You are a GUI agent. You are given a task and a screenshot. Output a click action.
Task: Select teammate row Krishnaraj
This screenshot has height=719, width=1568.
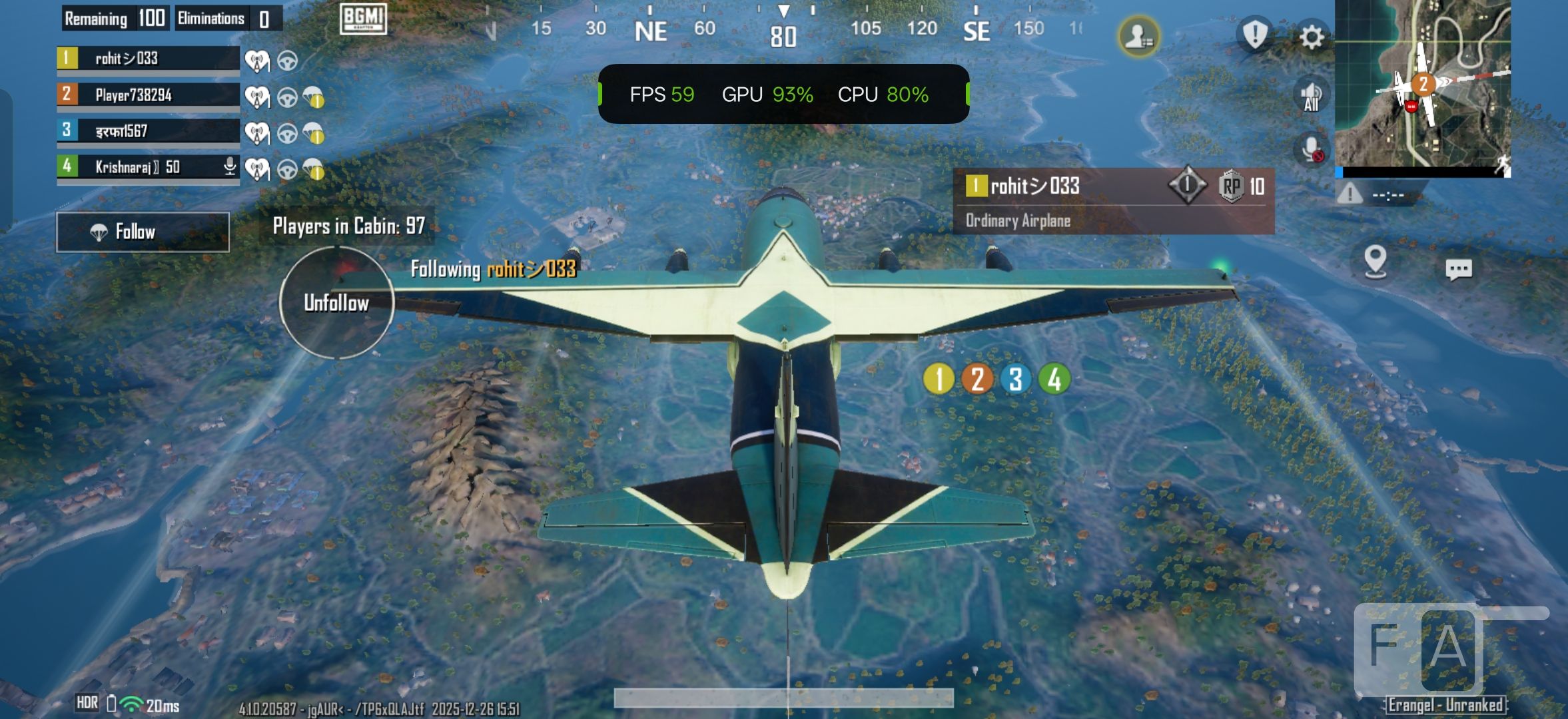click(x=148, y=166)
